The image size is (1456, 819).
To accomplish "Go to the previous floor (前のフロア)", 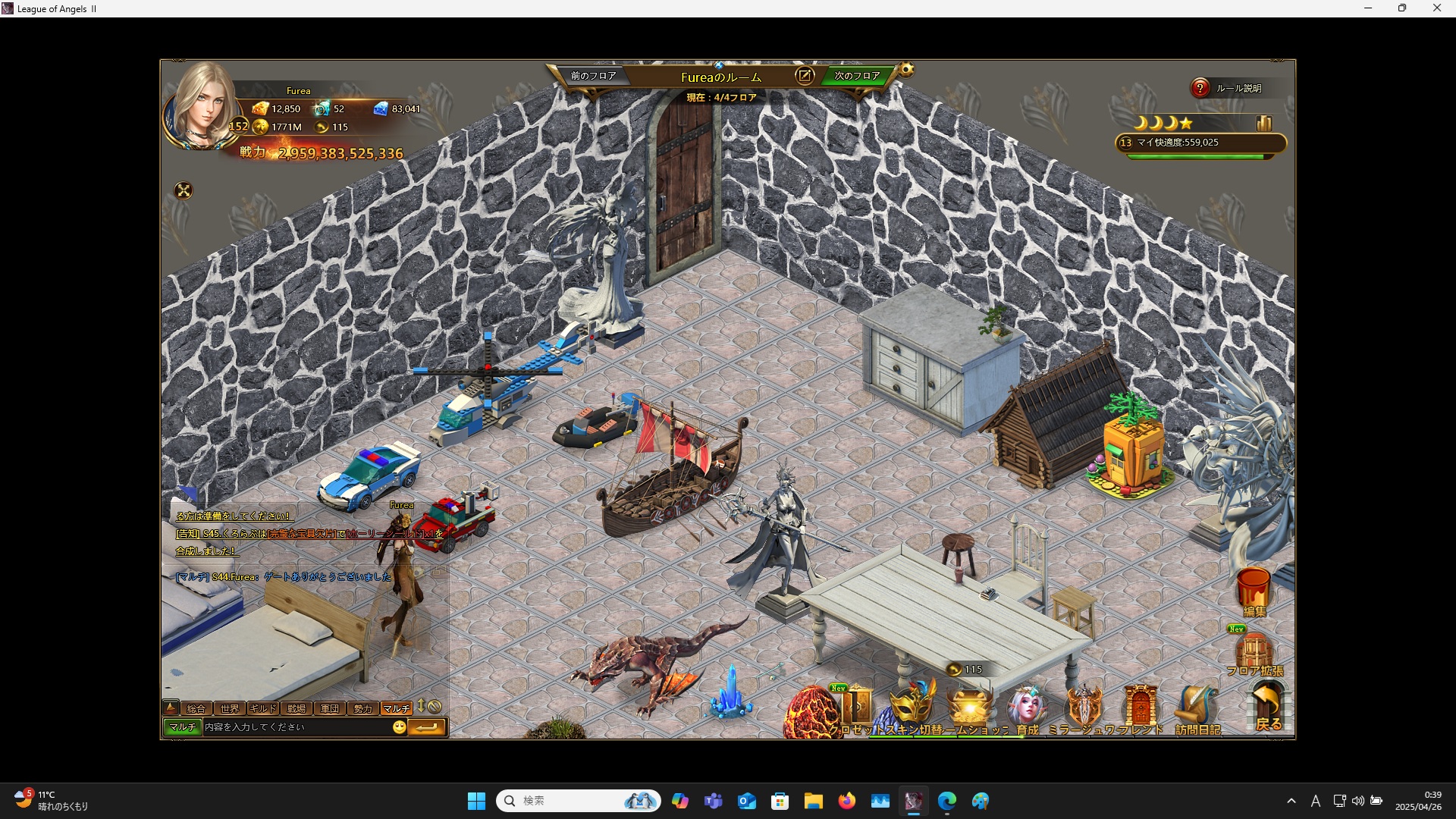I will pyautogui.click(x=593, y=76).
